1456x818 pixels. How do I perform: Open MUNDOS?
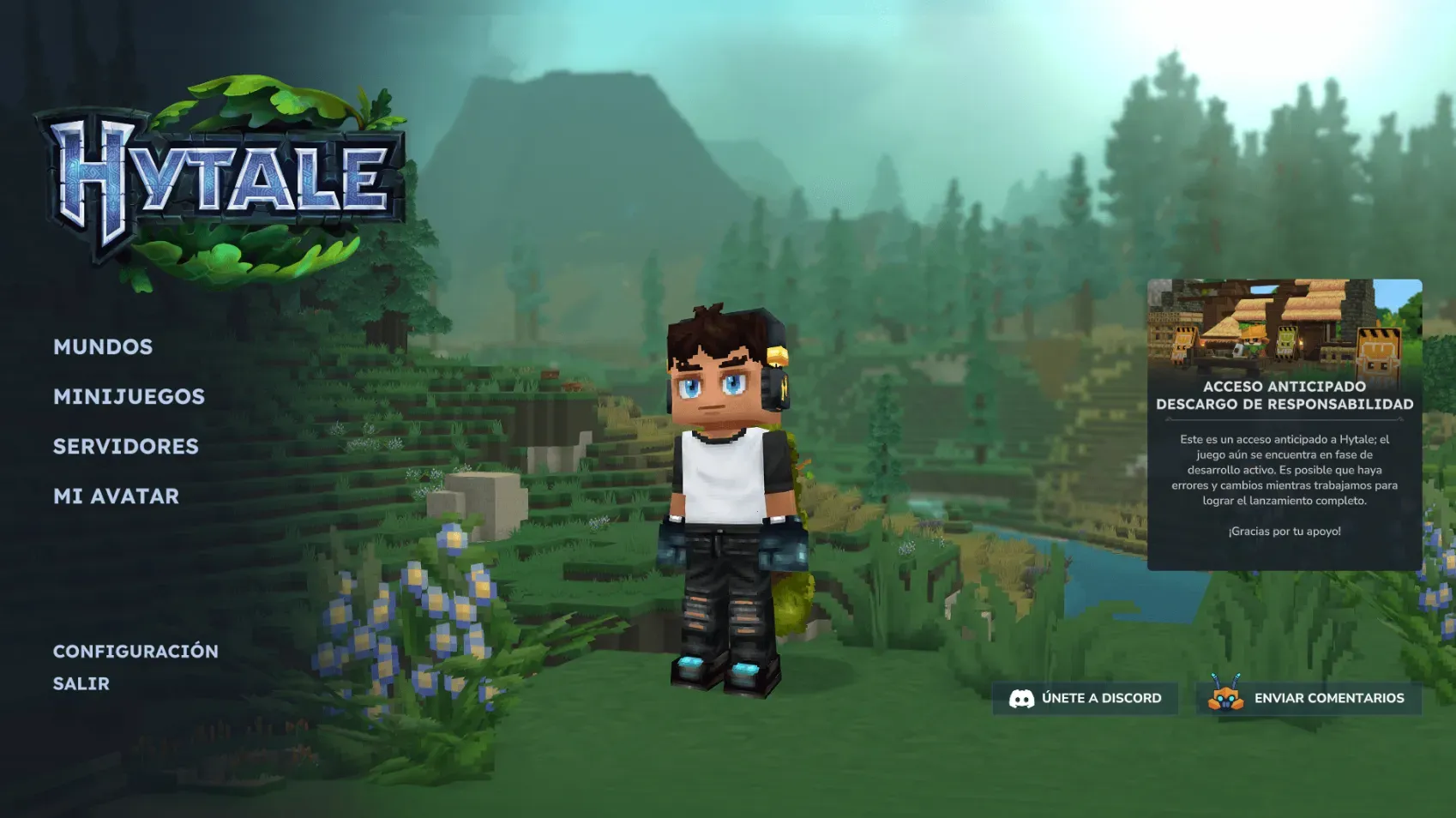pos(103,347)
